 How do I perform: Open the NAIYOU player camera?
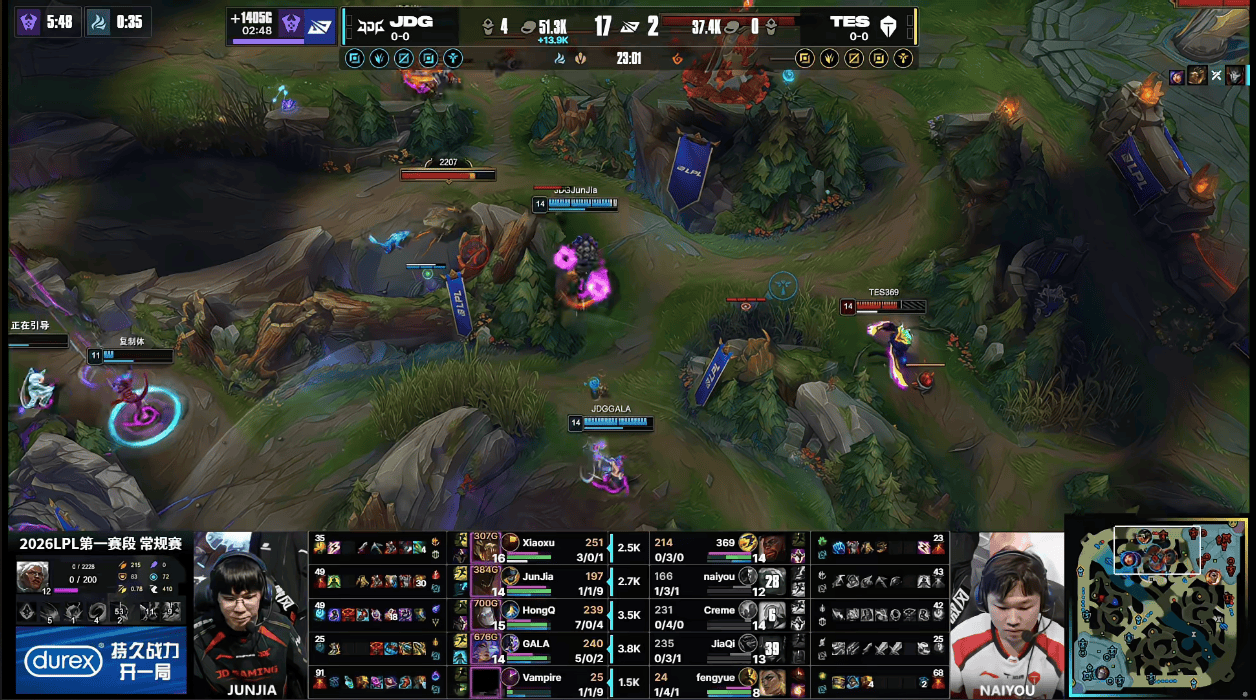(x=1006, y=614)
